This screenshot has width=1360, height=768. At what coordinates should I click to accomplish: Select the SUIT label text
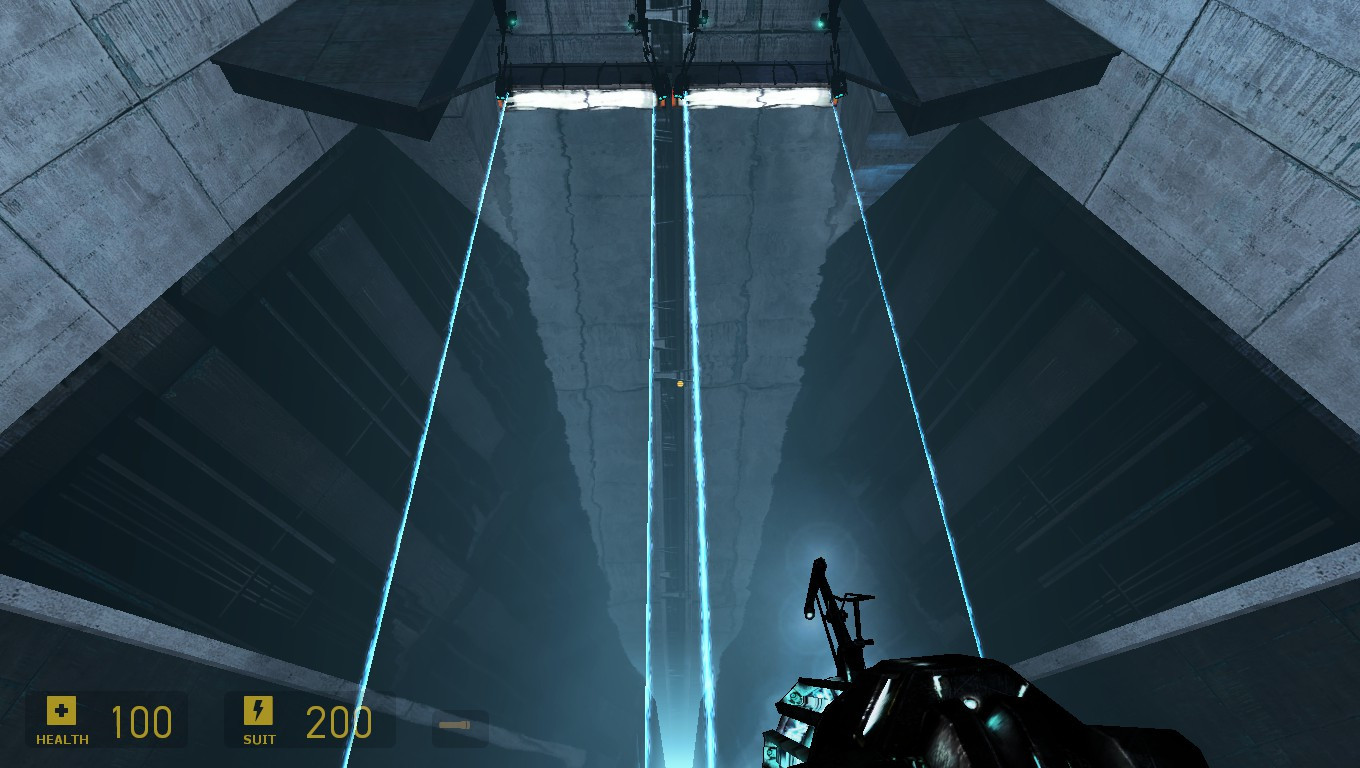coord(258,741)
